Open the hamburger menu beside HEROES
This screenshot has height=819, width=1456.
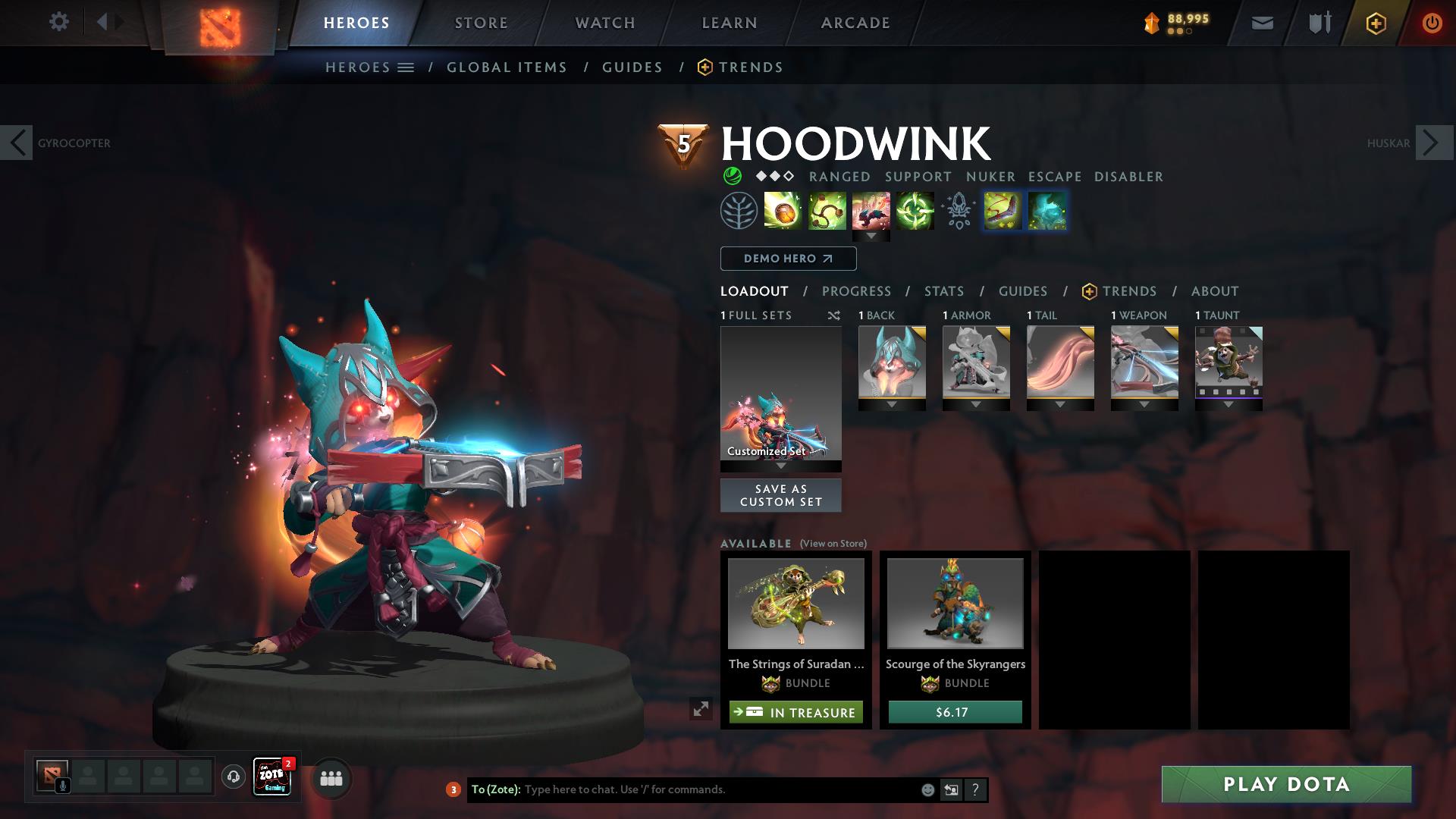point(406,67)
